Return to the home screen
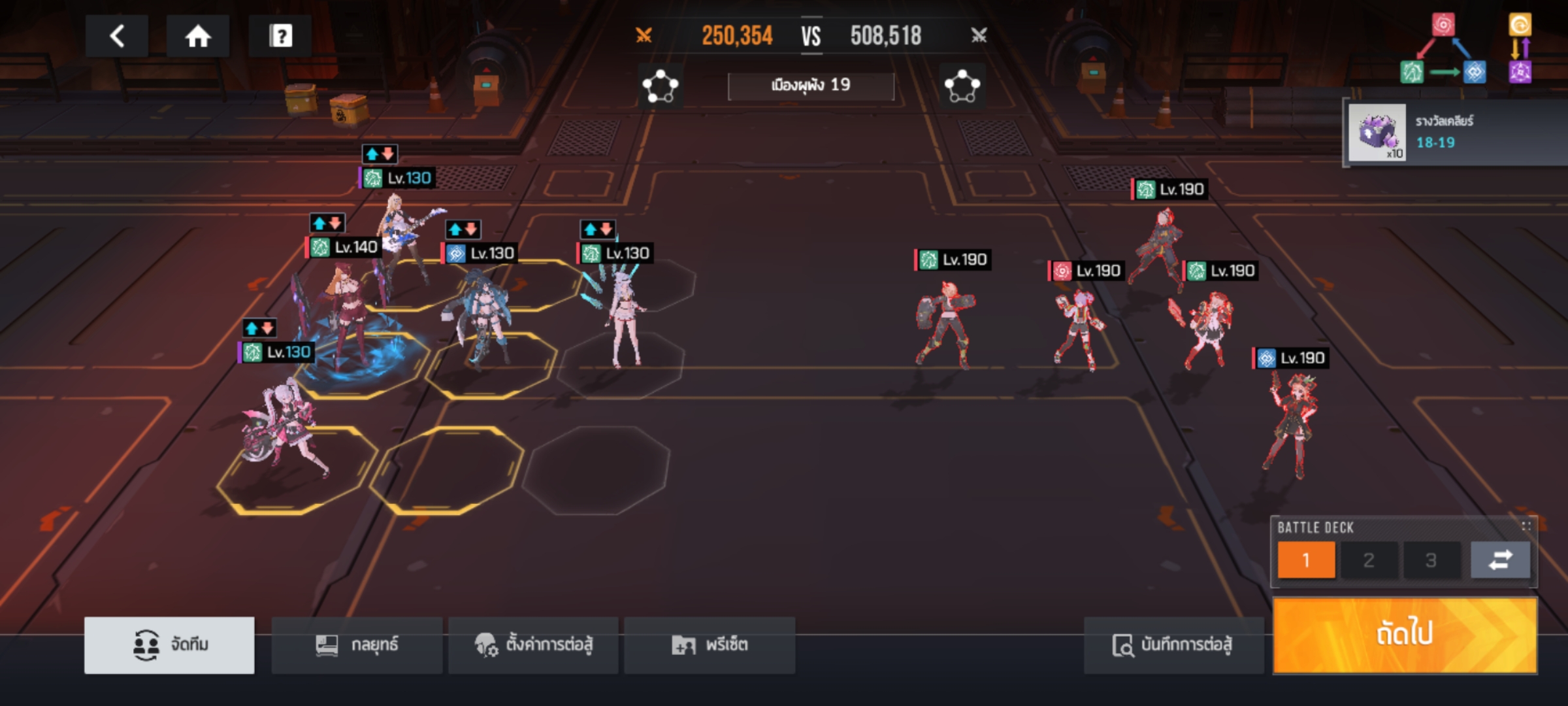This screenshot has height=706, width=1568. [x=198, y=36]
